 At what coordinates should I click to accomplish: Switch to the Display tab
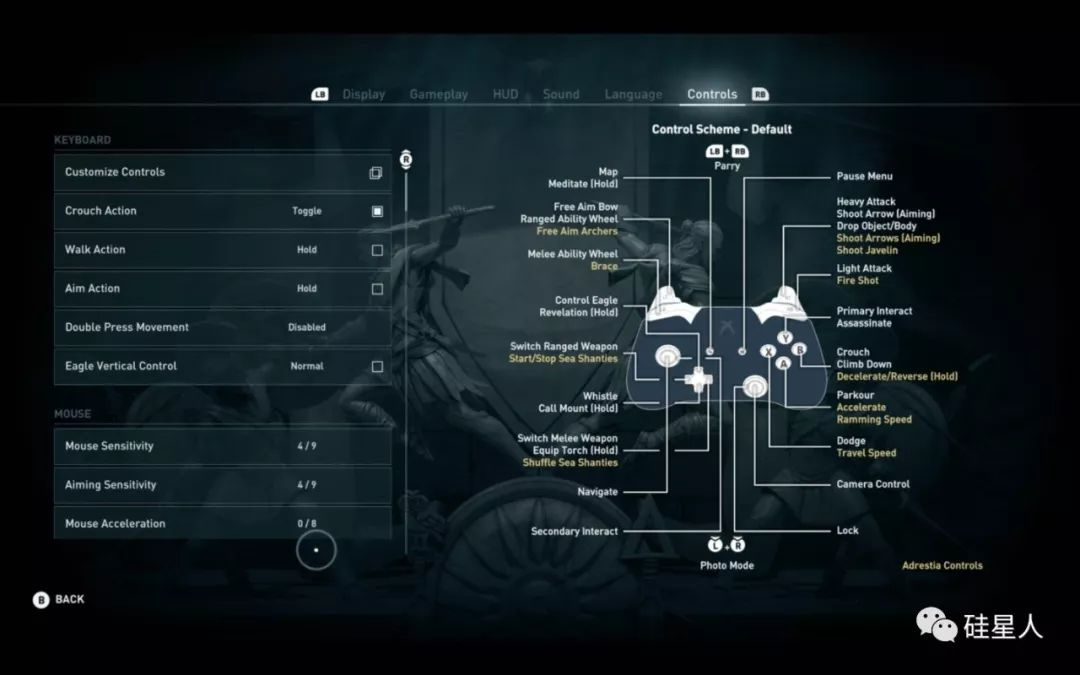(363, 94)
